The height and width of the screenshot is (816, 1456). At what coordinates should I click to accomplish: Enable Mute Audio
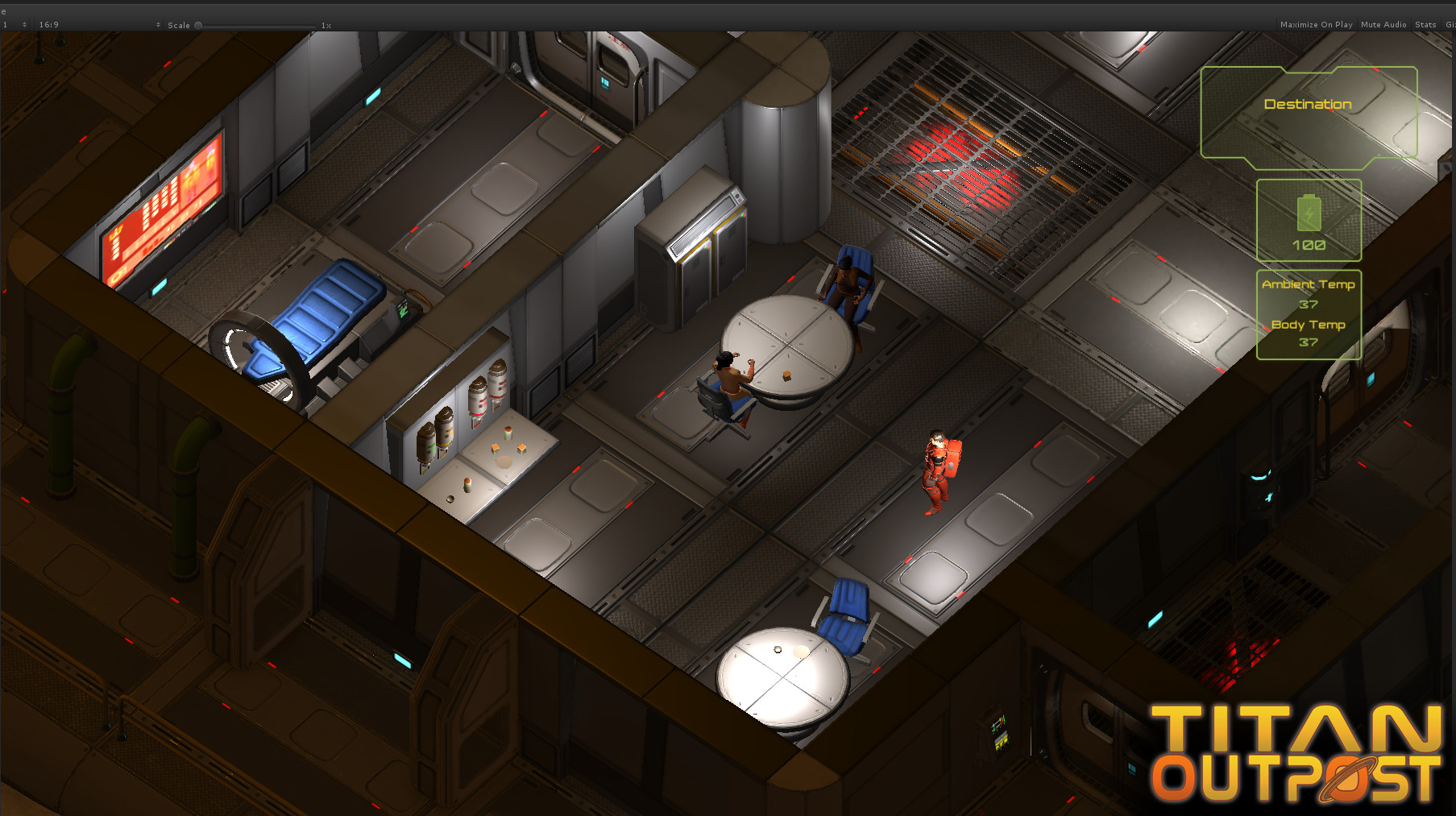point(1383,24)
